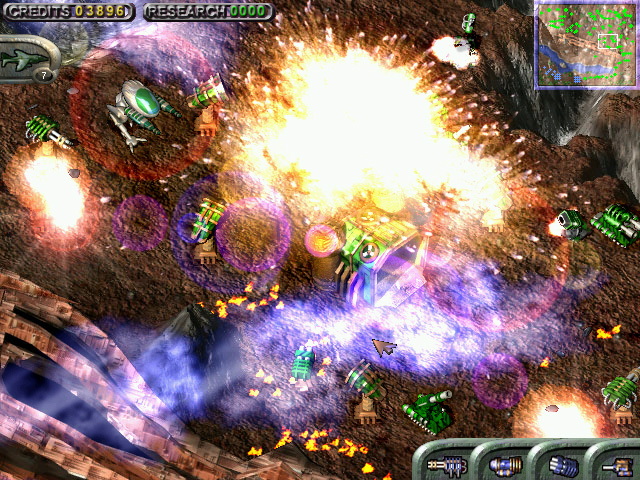Screen dimensions: 640x480
Task: Choose the gatling gun turret build icon
Action: click(x=445, y=464)
